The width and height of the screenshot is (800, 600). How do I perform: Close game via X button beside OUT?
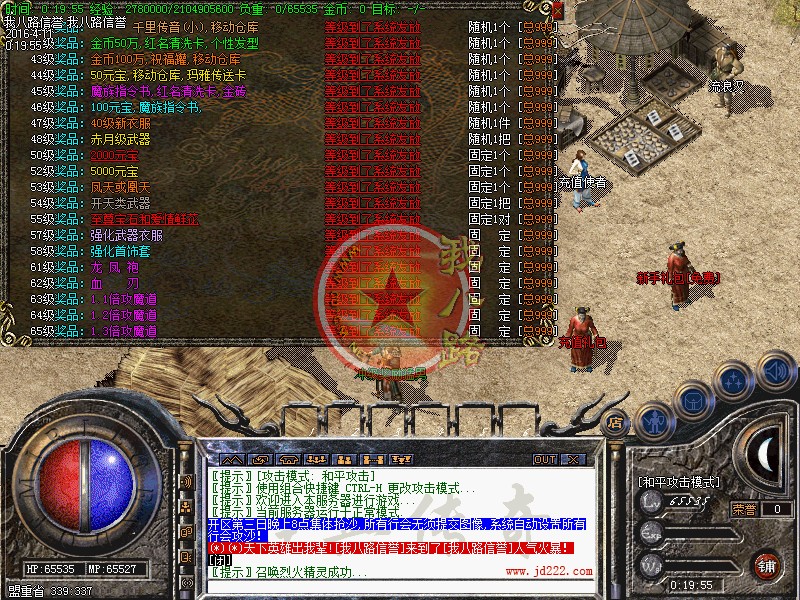pos(573,459)
